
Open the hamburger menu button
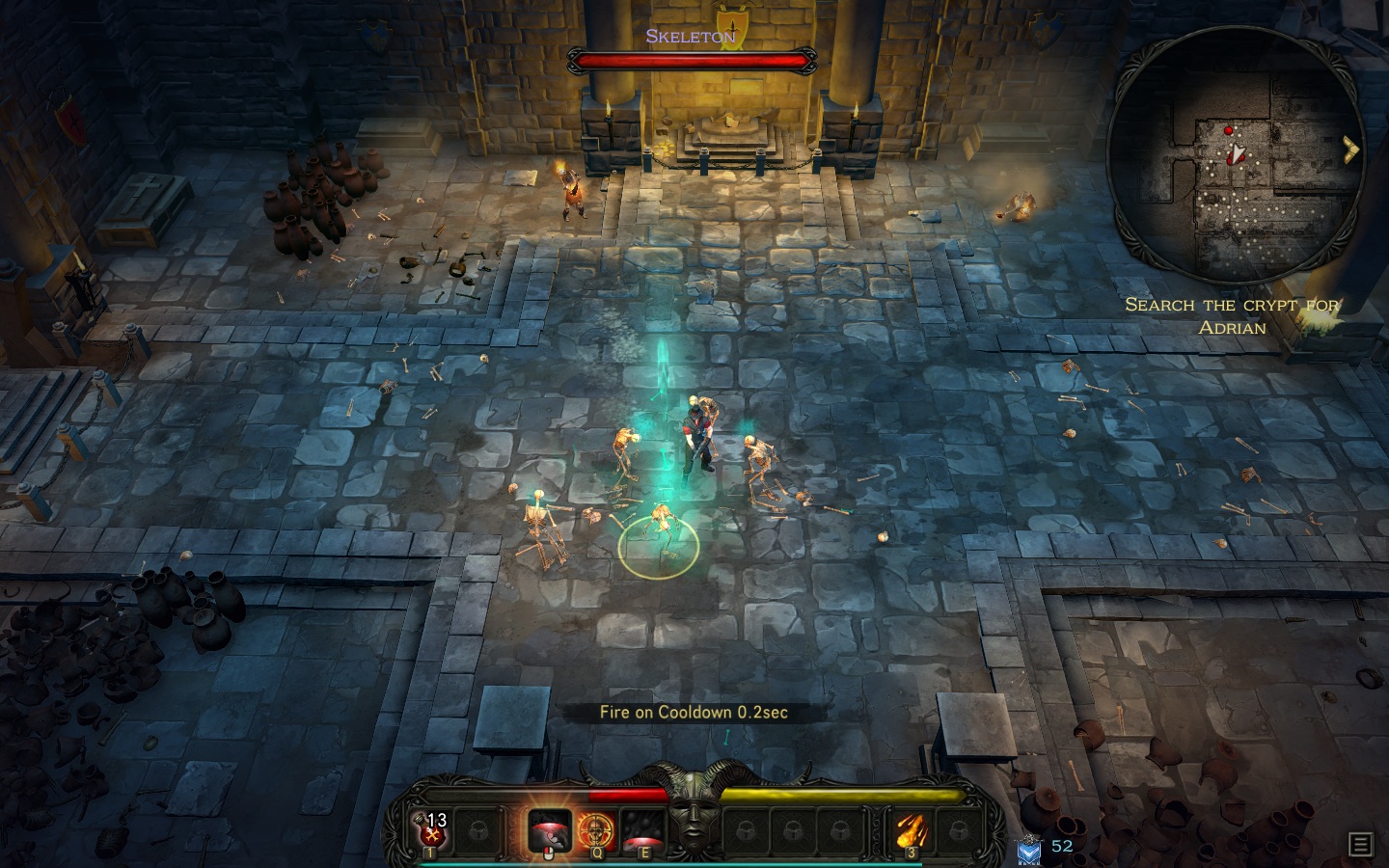[x=1360, y=844]
